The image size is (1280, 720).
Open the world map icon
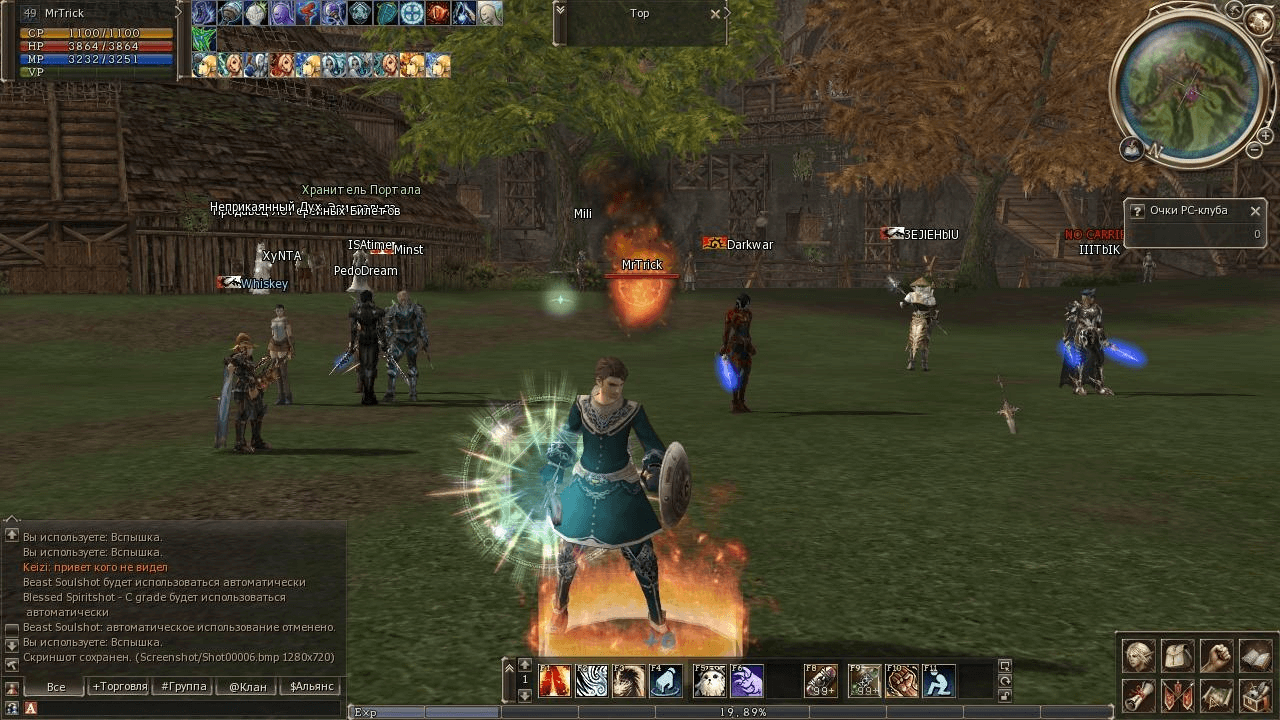pos(1216,694)
